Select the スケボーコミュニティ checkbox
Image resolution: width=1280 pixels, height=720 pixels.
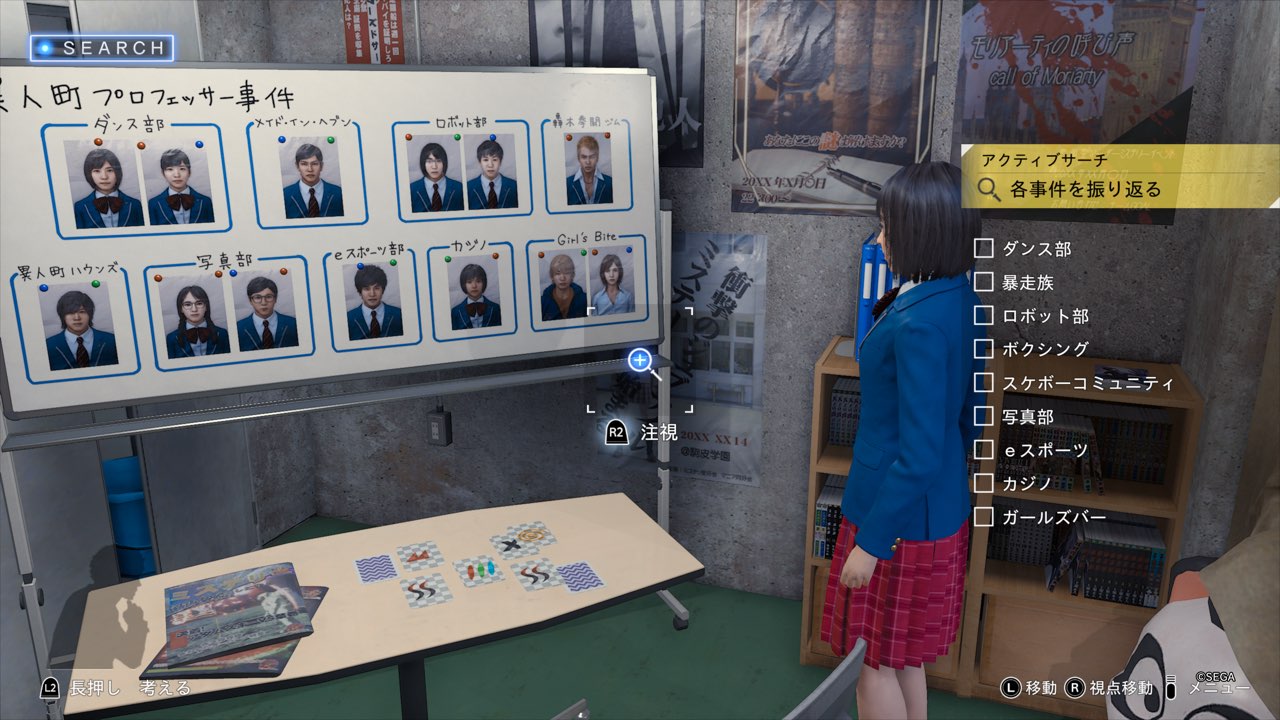click(x=984, y=383)
